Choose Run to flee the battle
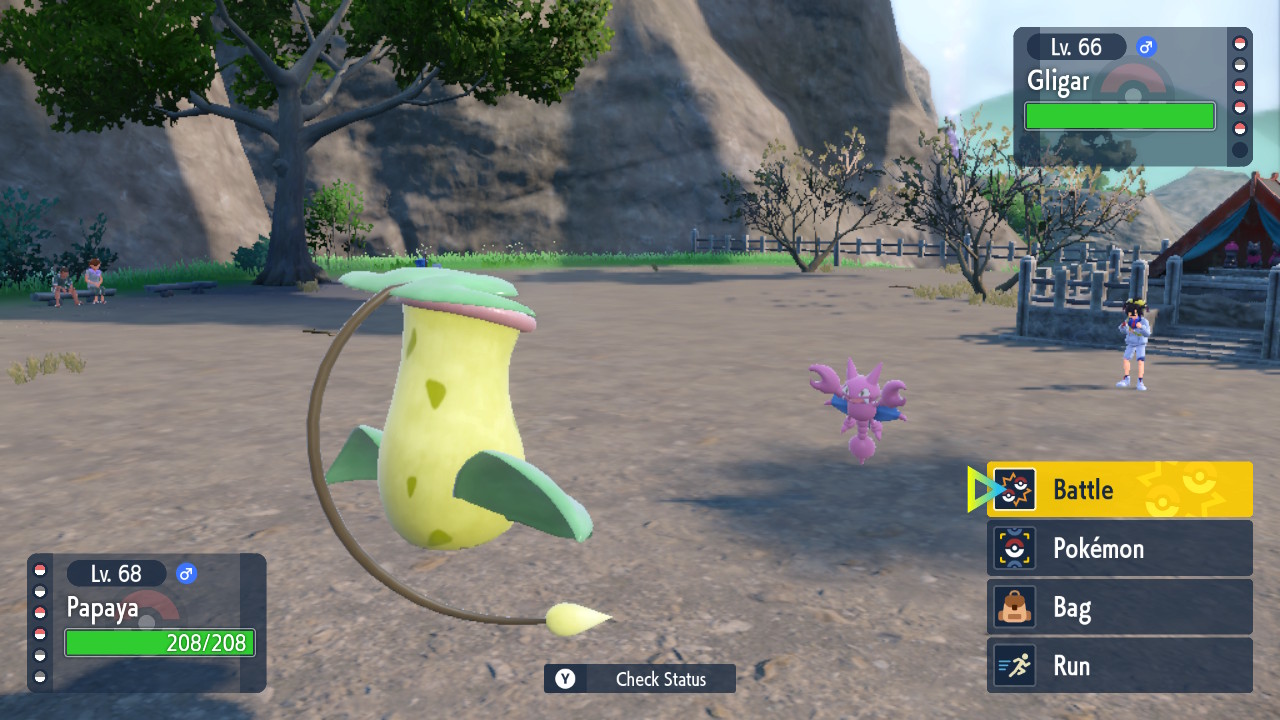This screenshot has width=1280, height=720. coord(1119,665)
